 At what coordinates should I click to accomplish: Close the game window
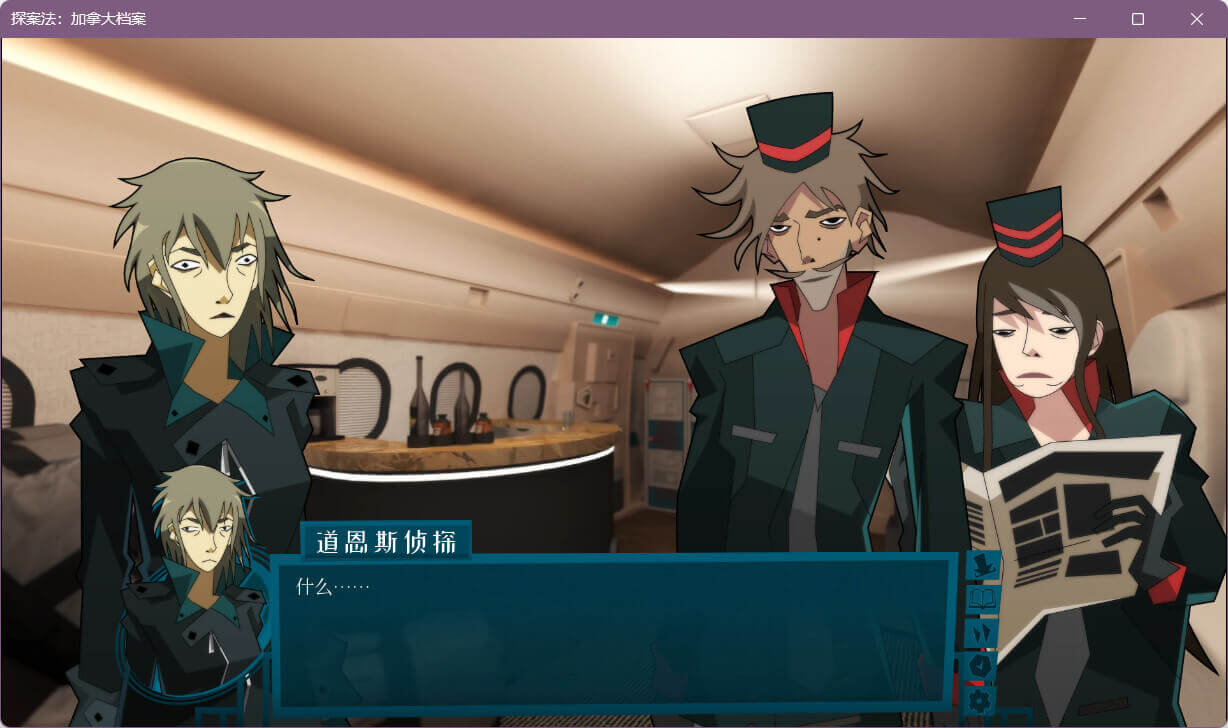1196,19
